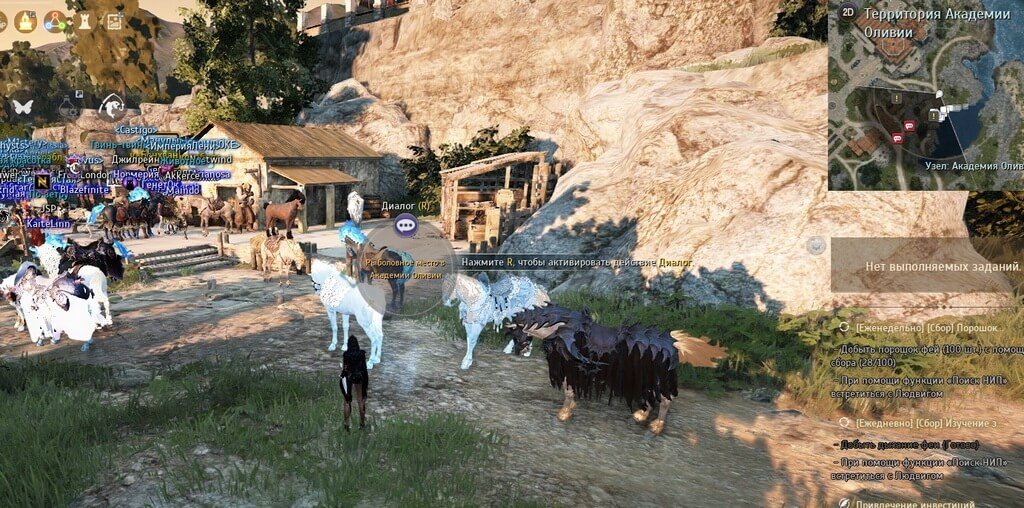Image resolution: width=1024 pixels, height=508 pixels.
Task: Open the fishing fish-and-hook icon
Action: pyautogui.click(x=112, y=105)
